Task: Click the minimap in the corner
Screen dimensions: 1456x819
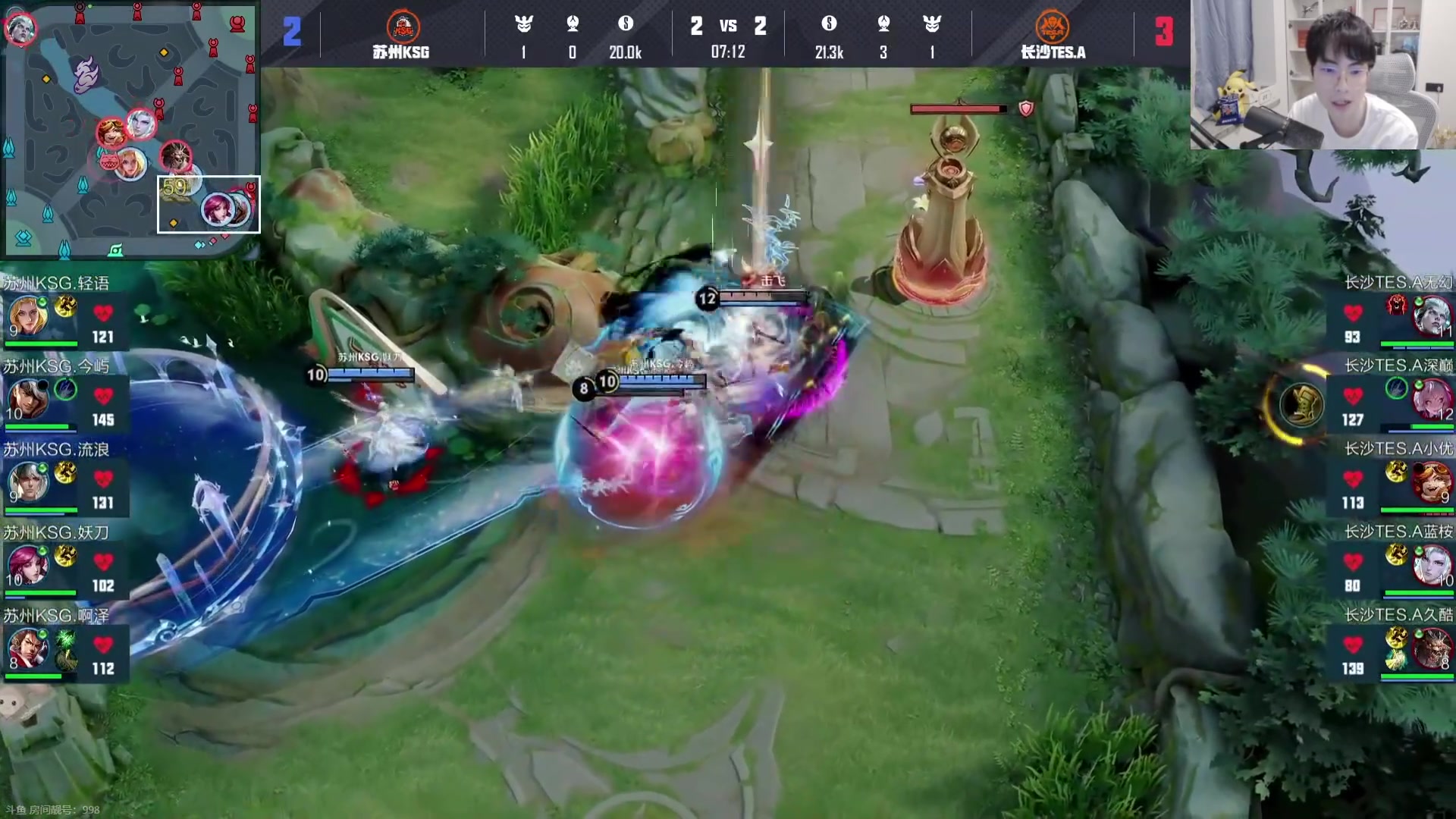Action: (x=130, y=129)
